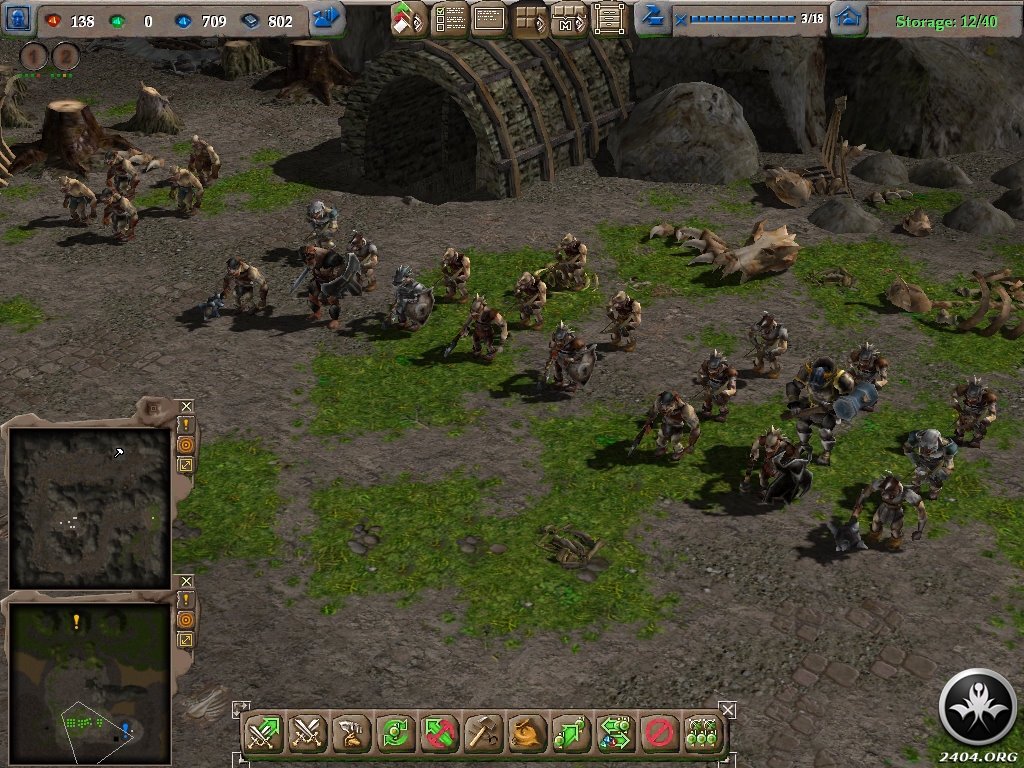1024x768 pixels.
Task: Click the loot sack command
Action: click(x=528, y=734)
